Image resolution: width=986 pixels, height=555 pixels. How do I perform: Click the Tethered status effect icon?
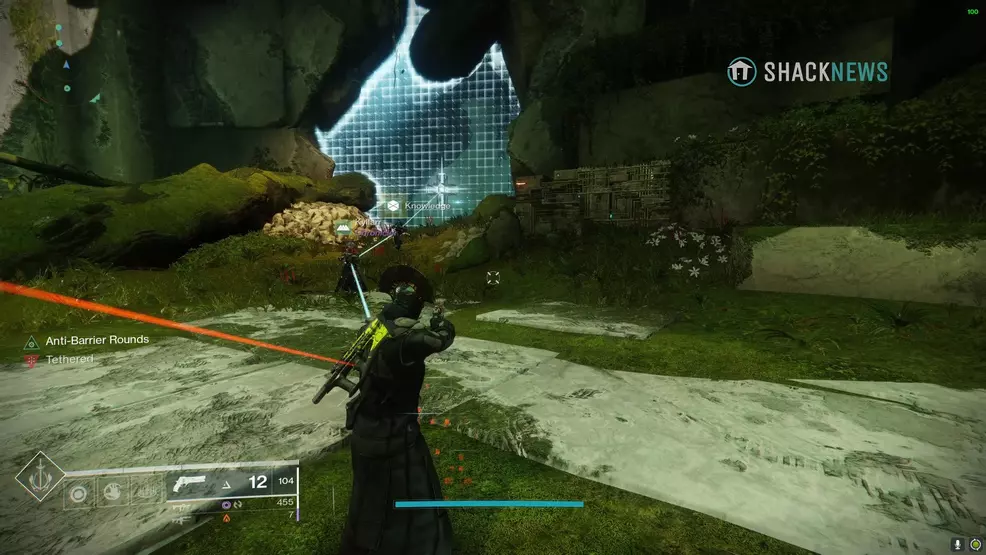tap(32, 360)
